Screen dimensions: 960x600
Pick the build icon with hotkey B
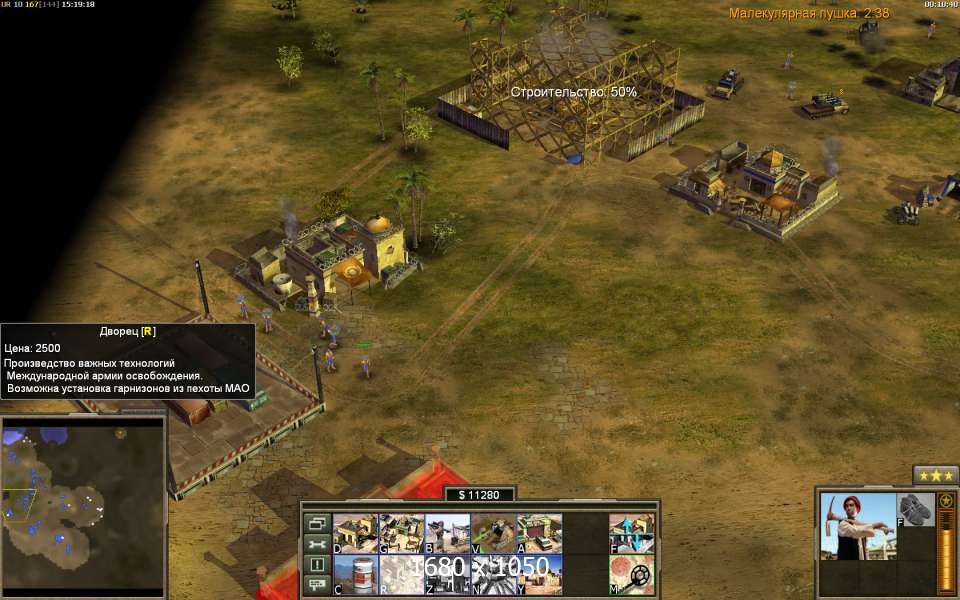click(447, 533)
